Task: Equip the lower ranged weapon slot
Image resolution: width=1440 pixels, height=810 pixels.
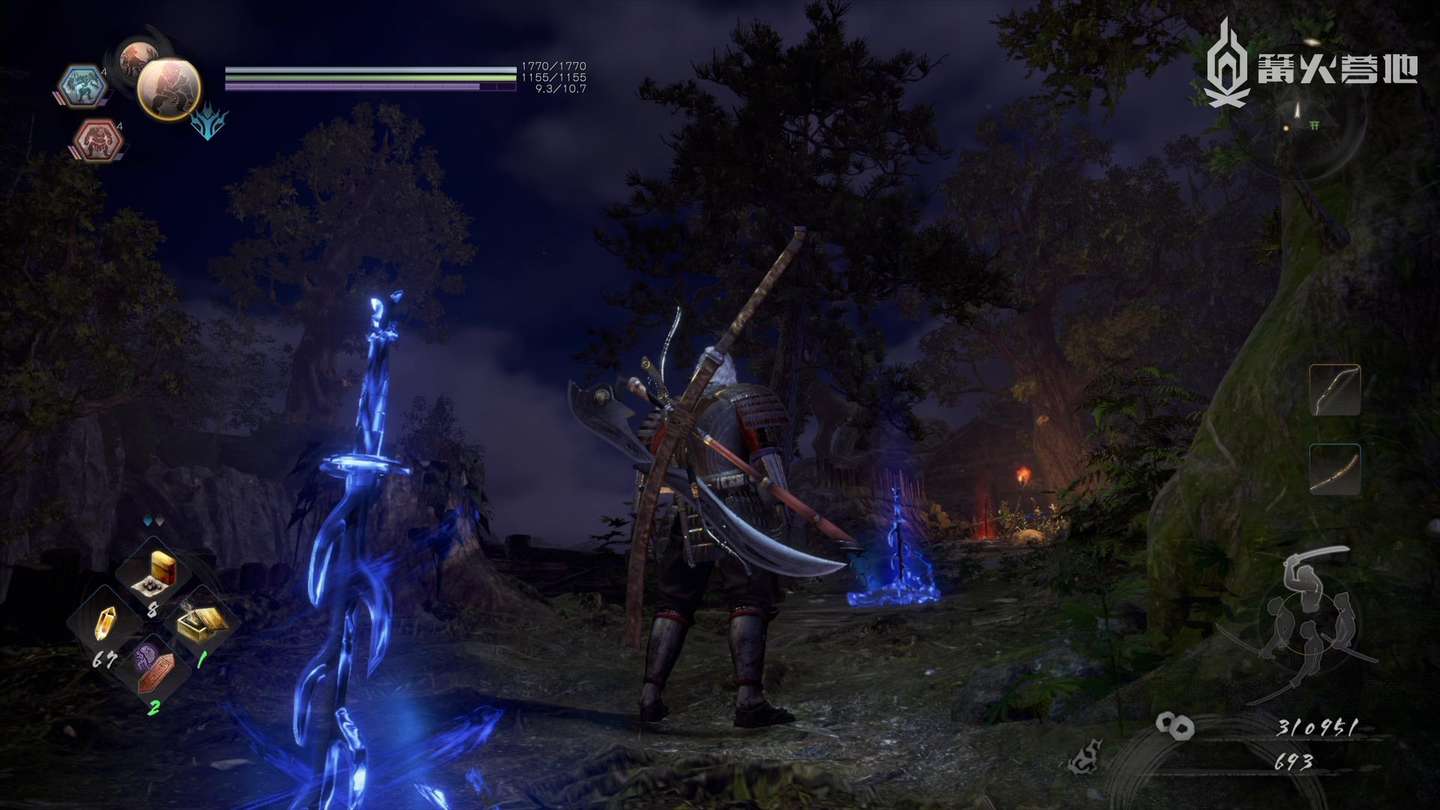Action: [1335, 469]
